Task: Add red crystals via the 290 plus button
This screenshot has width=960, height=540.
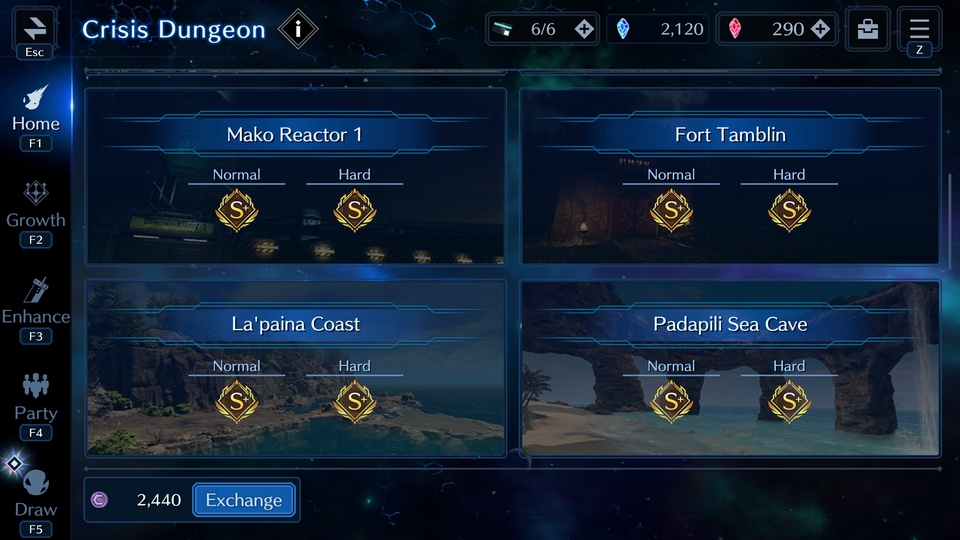Action: (x=821, y=29)
